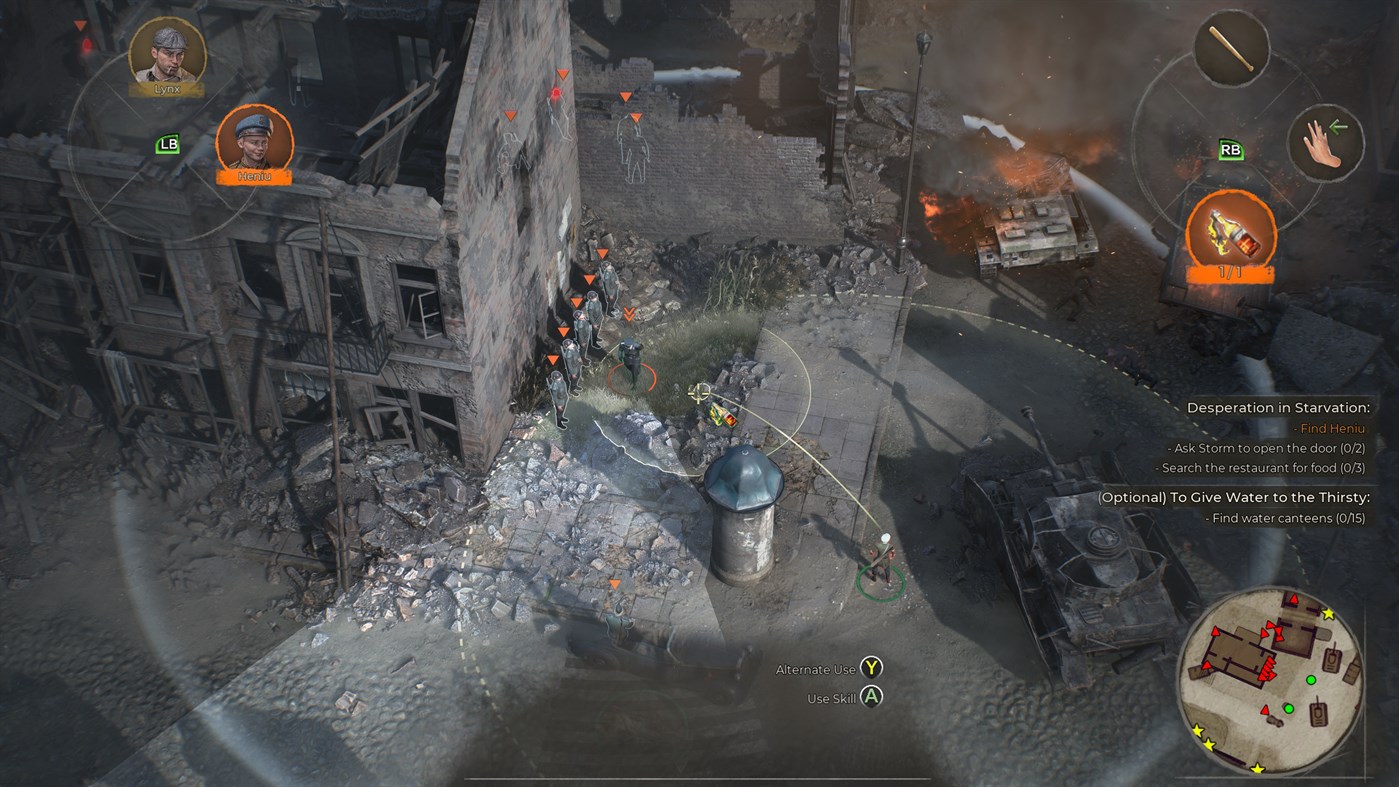Toggle the green skill circle near the tank
1399x787 pixels.
[x=878, y=581]
